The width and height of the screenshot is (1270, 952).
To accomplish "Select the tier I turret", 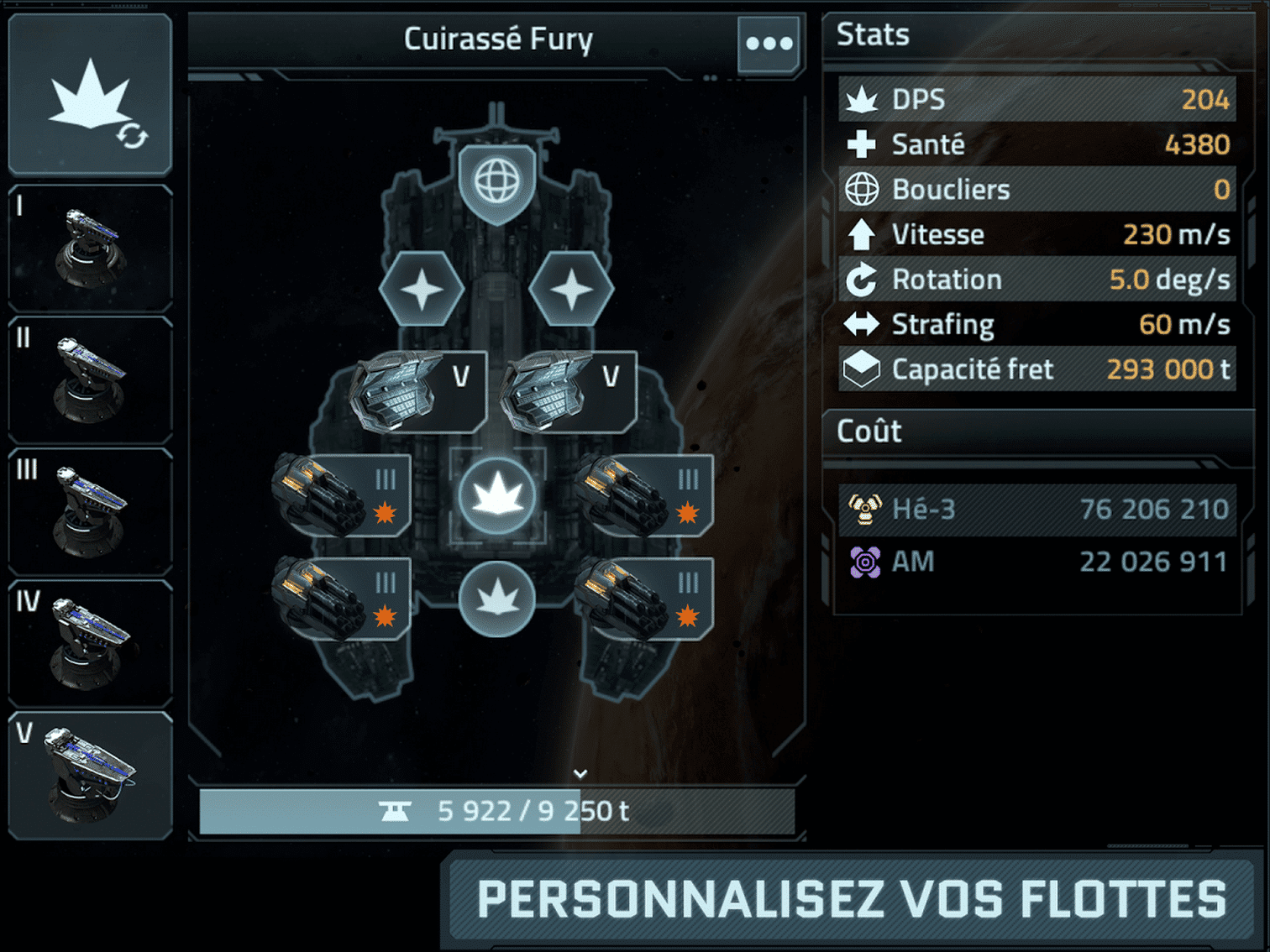I will tap(90, 248).
